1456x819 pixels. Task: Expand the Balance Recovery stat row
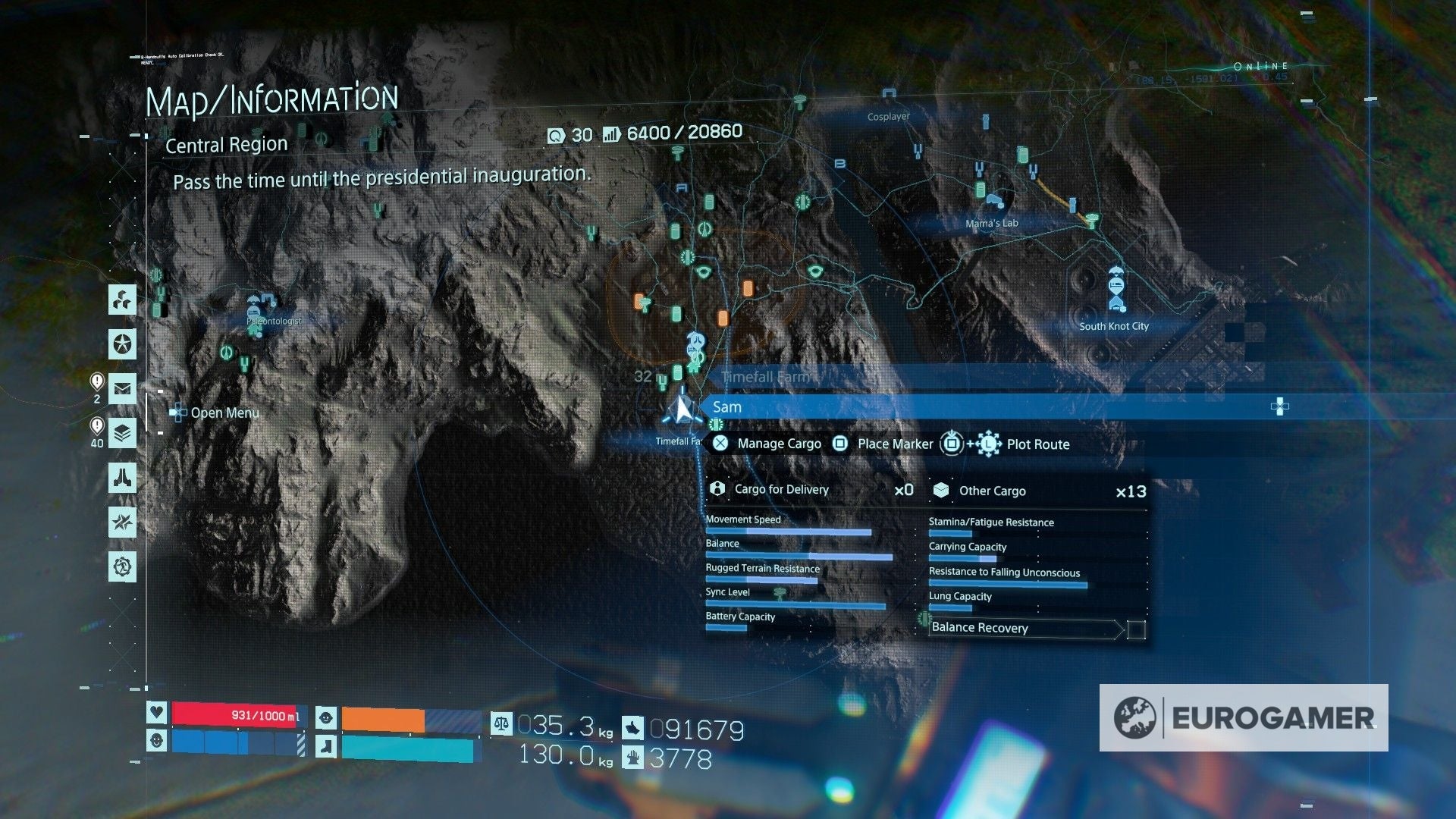(x=980, y=628)
